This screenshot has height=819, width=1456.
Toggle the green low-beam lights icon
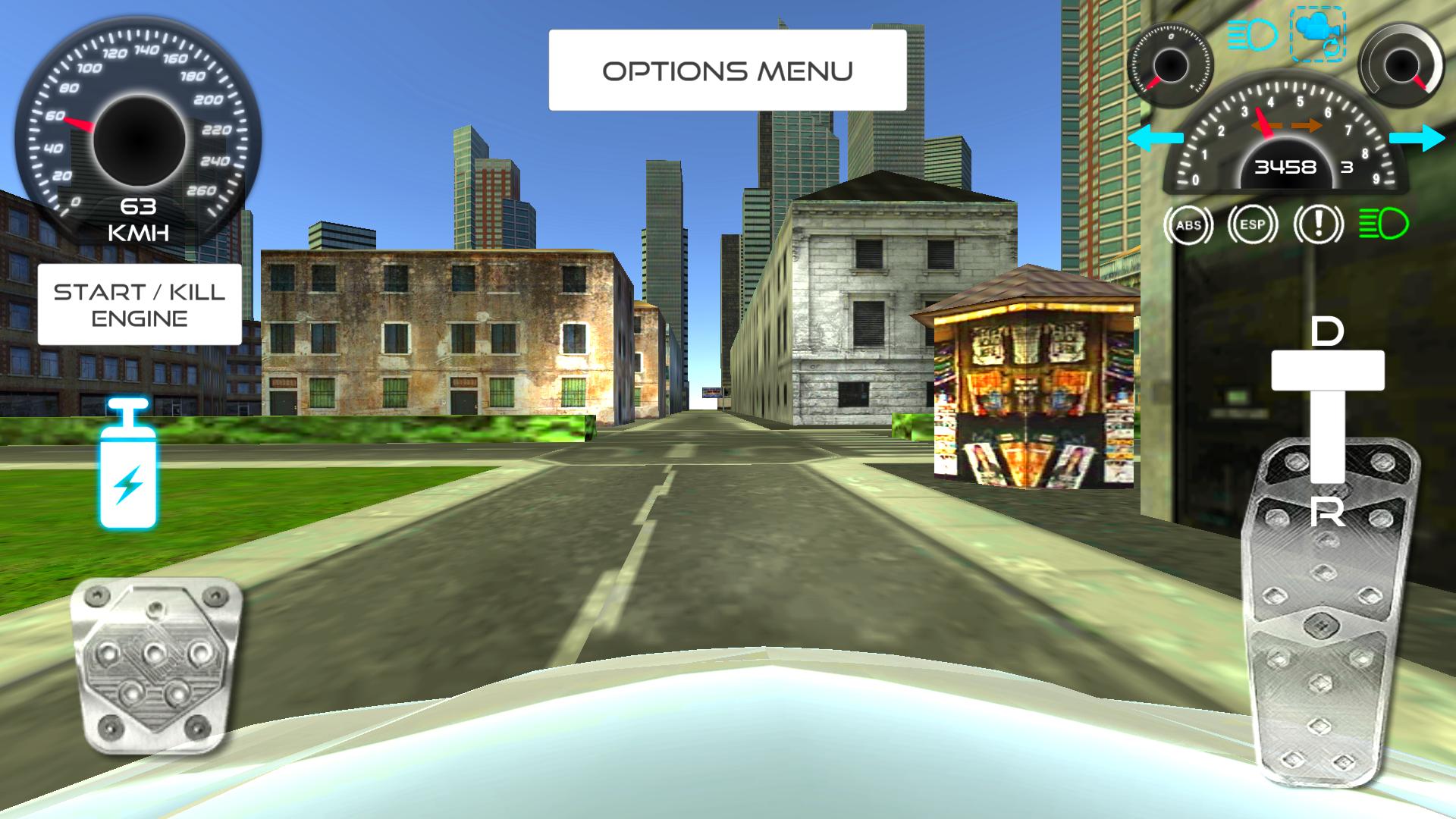pos(1383,224)
